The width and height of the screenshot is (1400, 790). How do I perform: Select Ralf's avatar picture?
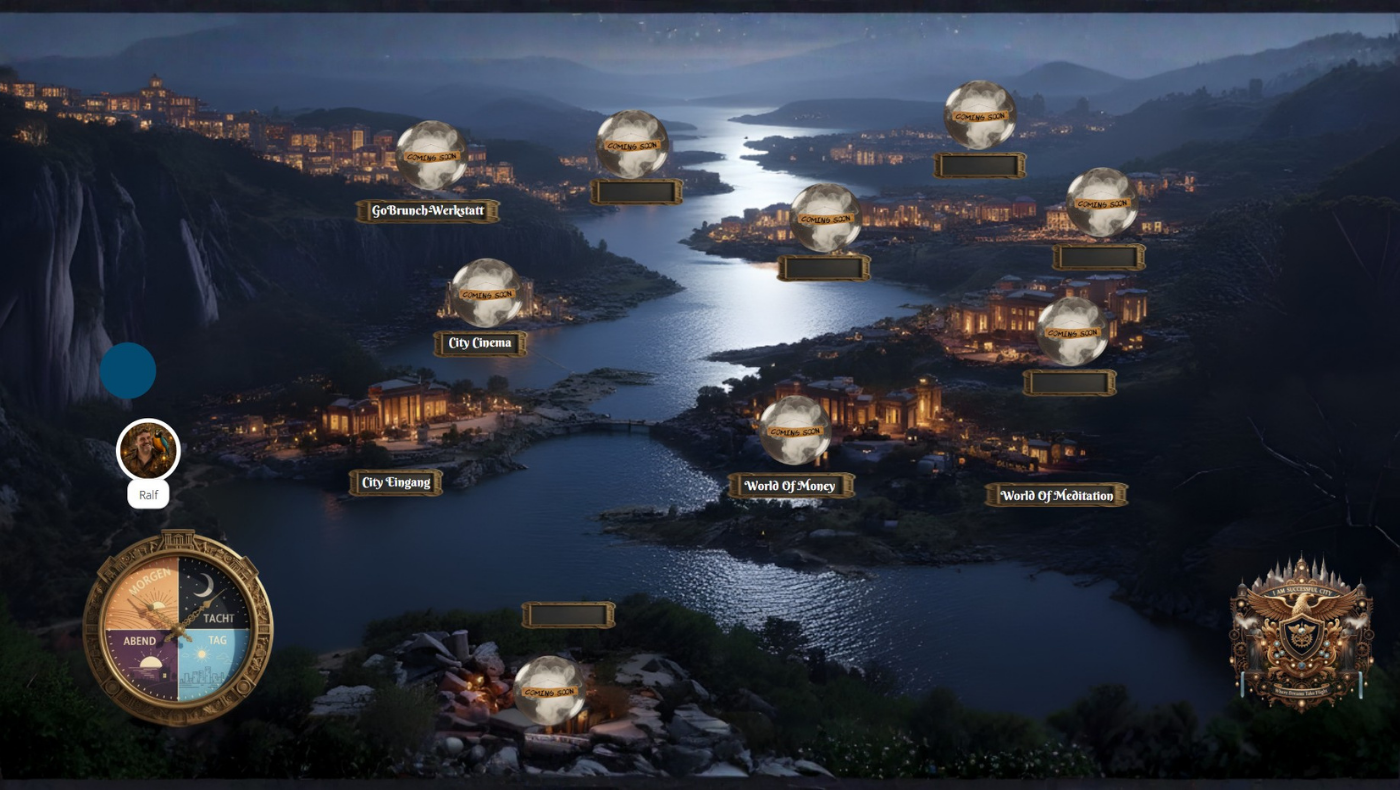tap(148, 450)
